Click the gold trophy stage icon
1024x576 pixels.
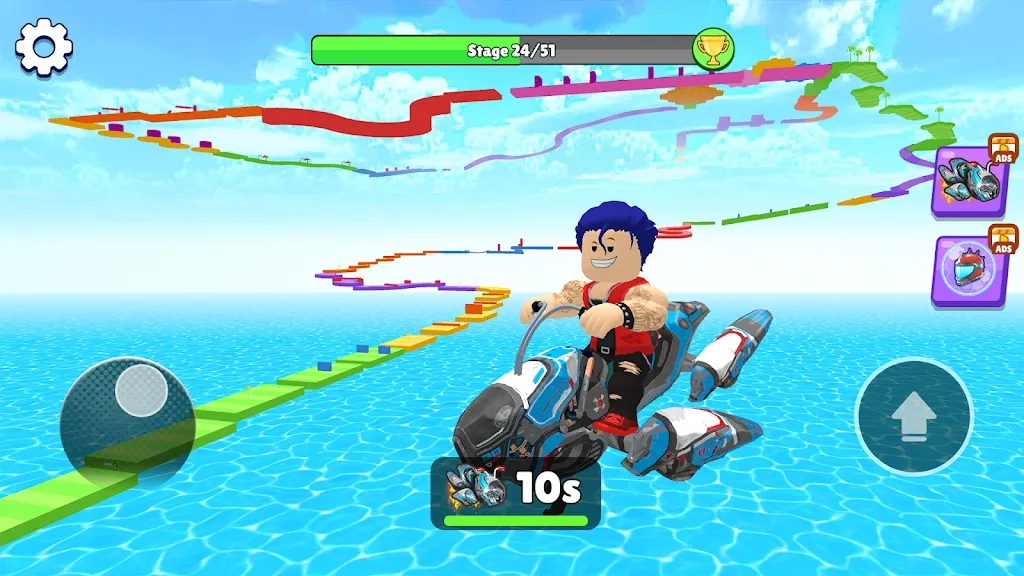(713, 48)
